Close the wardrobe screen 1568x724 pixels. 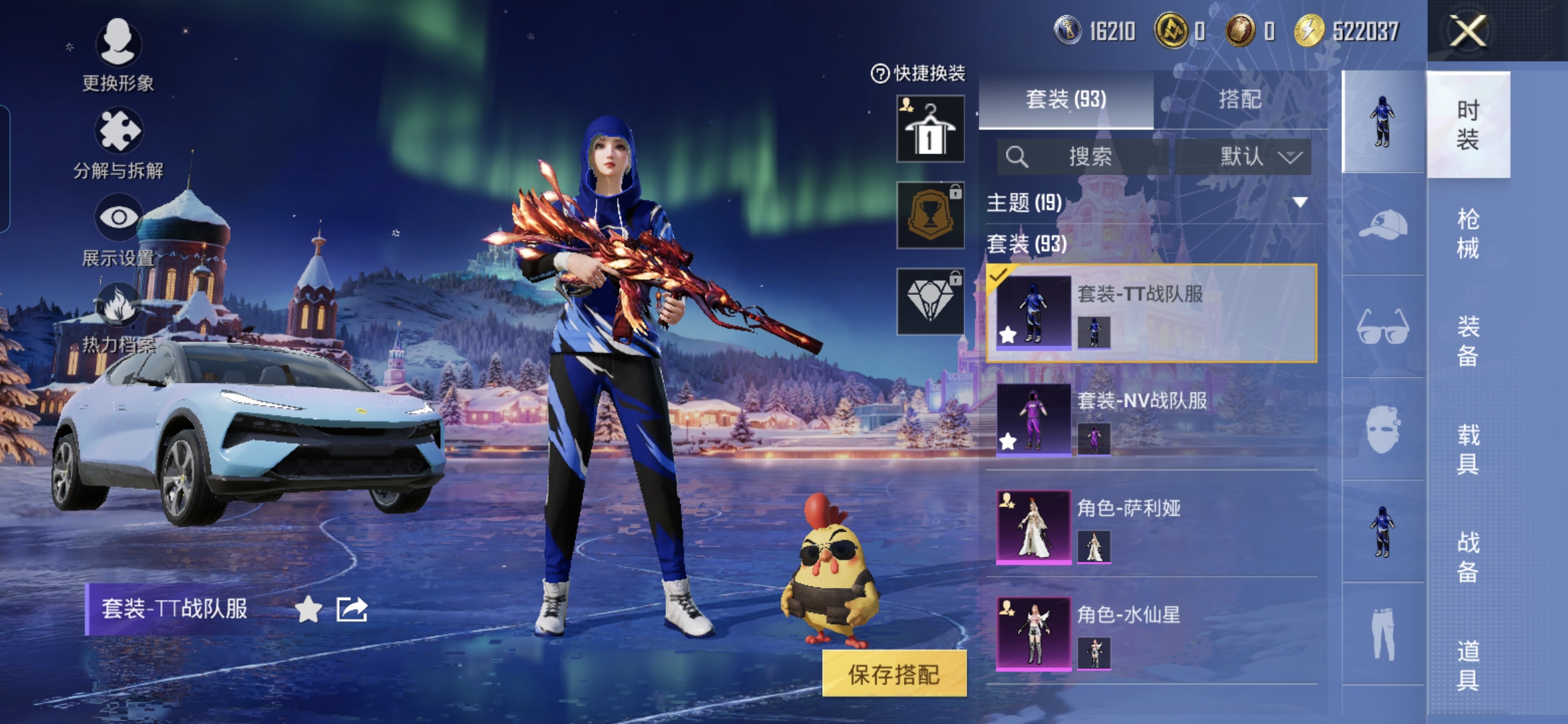click(x=1467, y=32)
